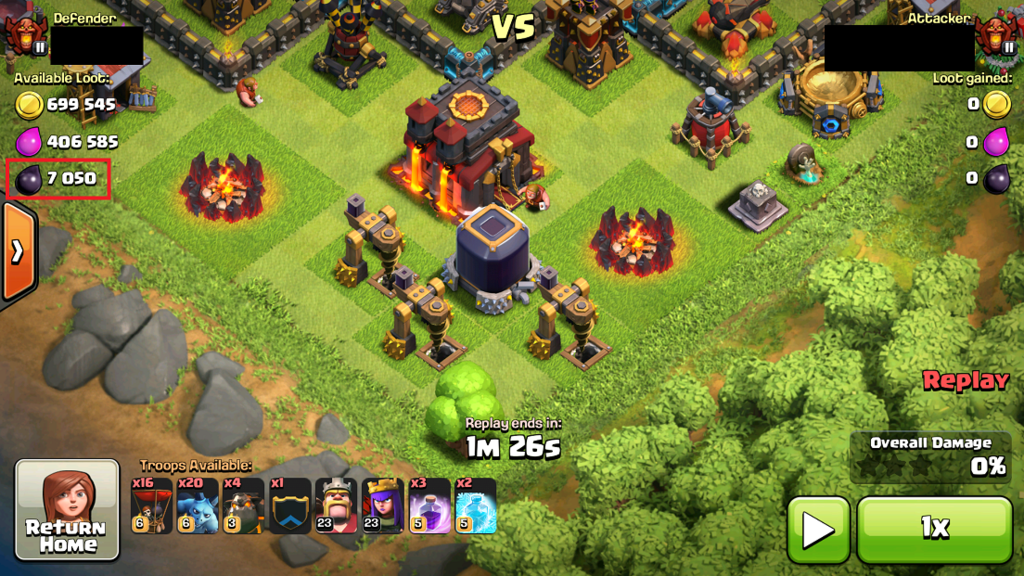Play the replay with the green arrow
Viewport: 1024px width, 576px height.
tap(817, 528)
